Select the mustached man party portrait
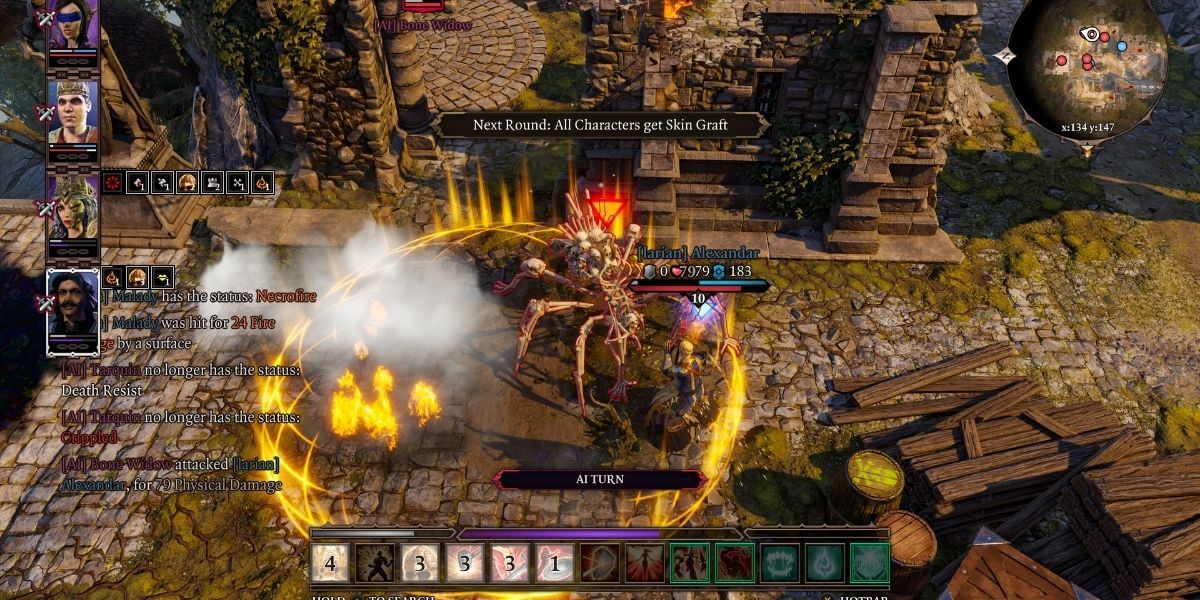Image resolution: width=1200 pixels, height=600 pixels. click(73, 305)
